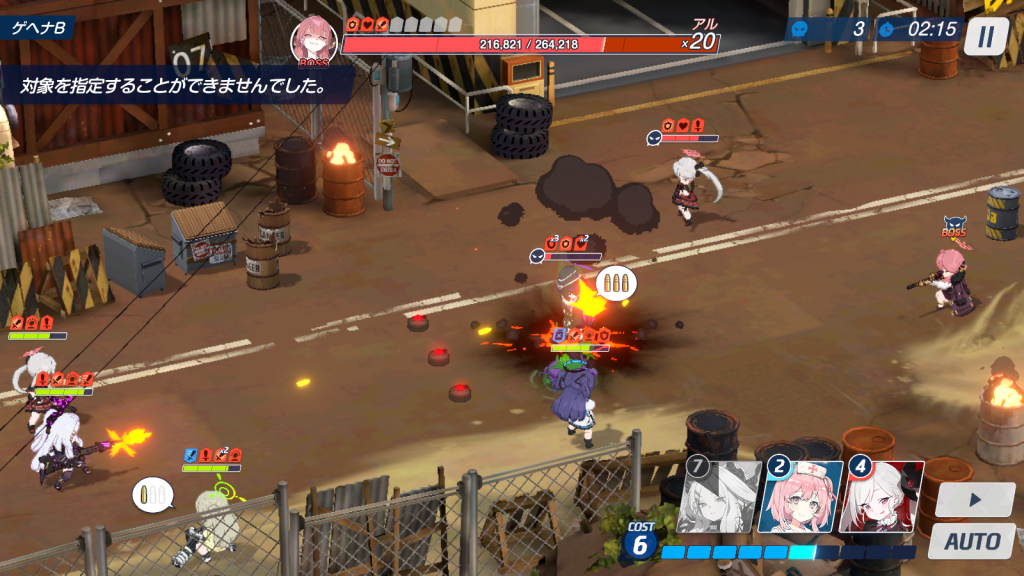The height and width of the screenshot is (576, 1024).
Task: Use the cost 4 white-haired student skill card
Action: pyautogui.click(x=880, y=496)
